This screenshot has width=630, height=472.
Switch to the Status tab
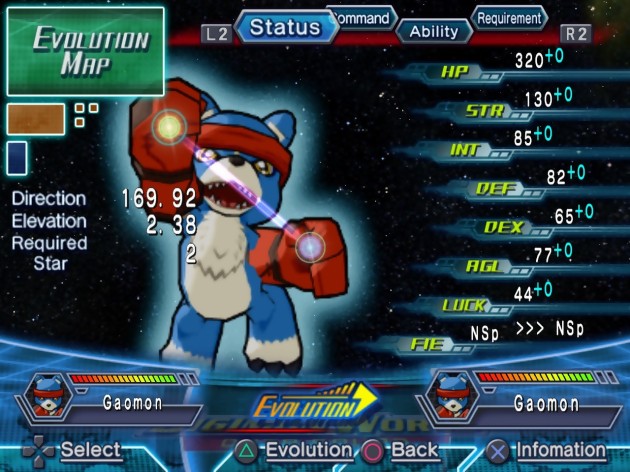[285, 27]
